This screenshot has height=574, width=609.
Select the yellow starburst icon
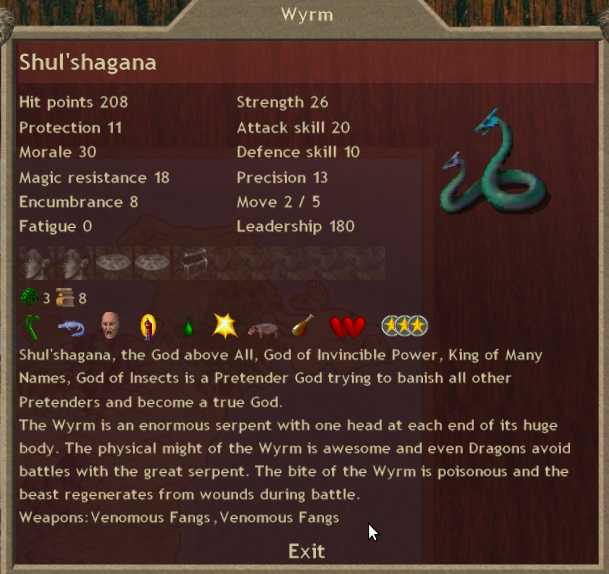[224, 326]
